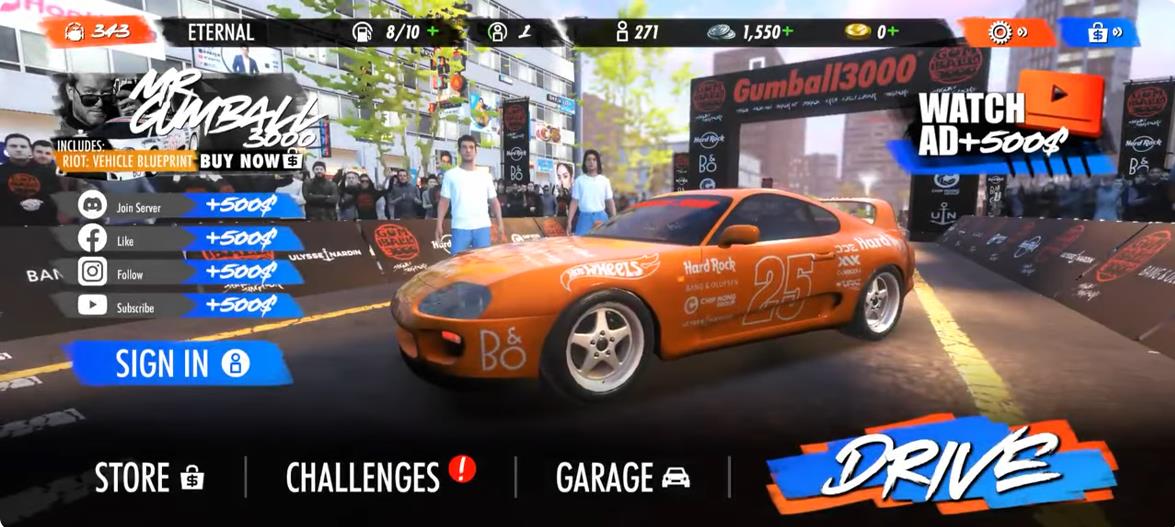Go to the Garage
The height and width of the screenshot is (527, 1175).
[x=622, y=476]
